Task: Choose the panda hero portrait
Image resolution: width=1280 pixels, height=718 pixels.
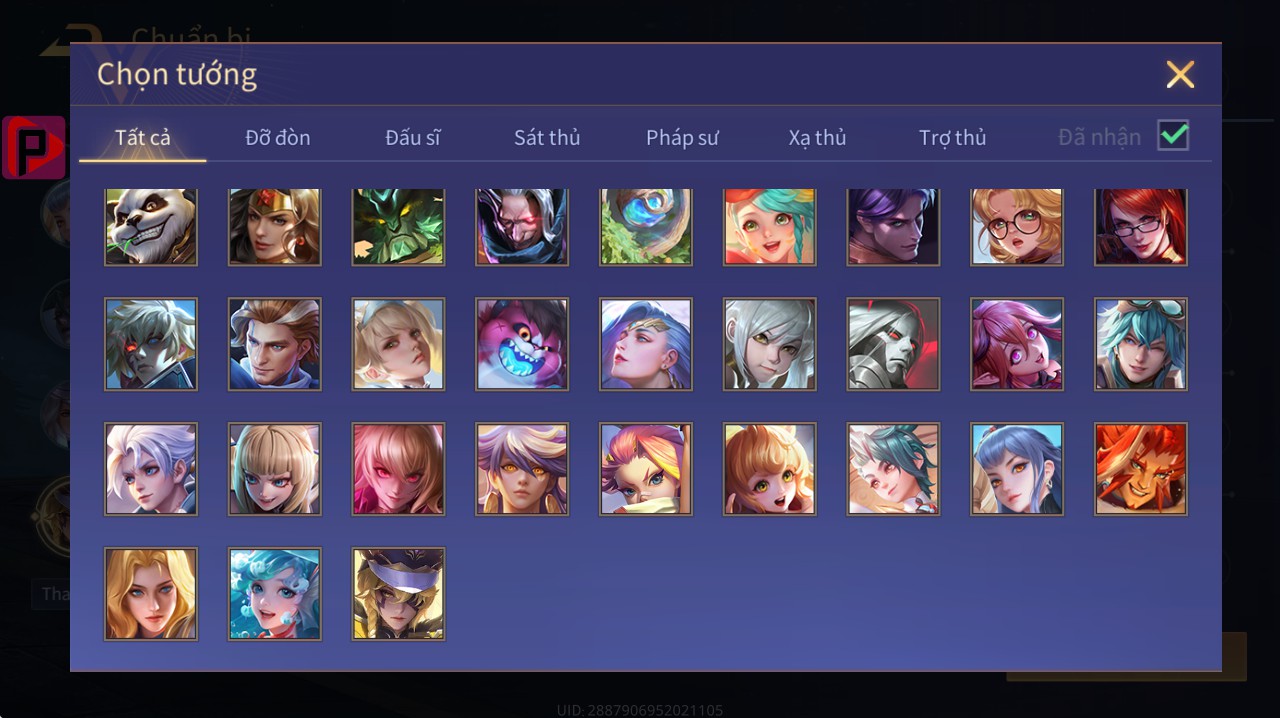Action: coord(151,226)
